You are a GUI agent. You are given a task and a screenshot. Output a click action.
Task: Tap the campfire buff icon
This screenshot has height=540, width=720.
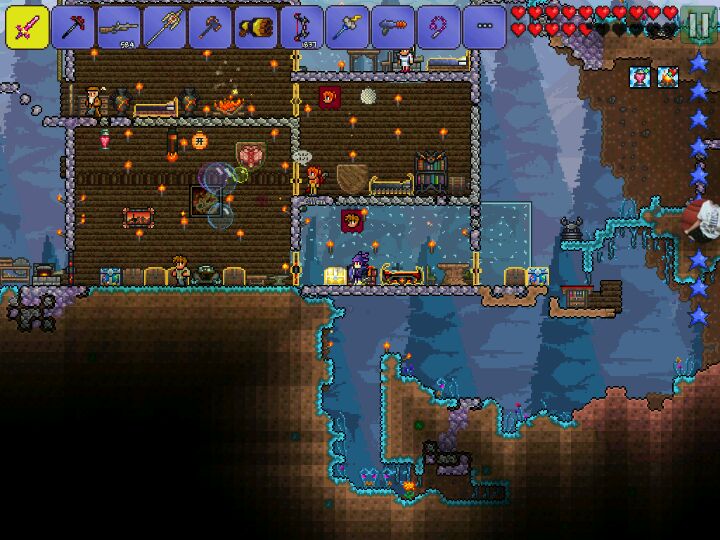tap(667, 77)
